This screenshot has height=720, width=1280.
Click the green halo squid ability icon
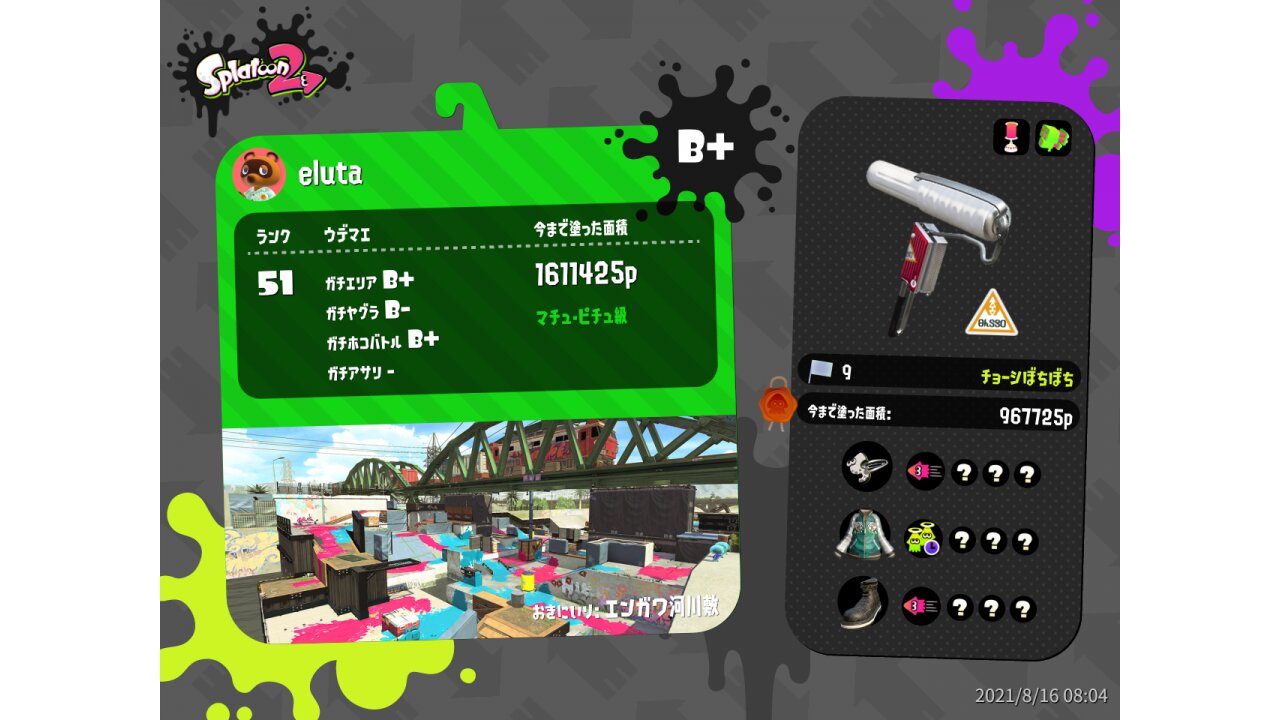[x=923, y=540]
